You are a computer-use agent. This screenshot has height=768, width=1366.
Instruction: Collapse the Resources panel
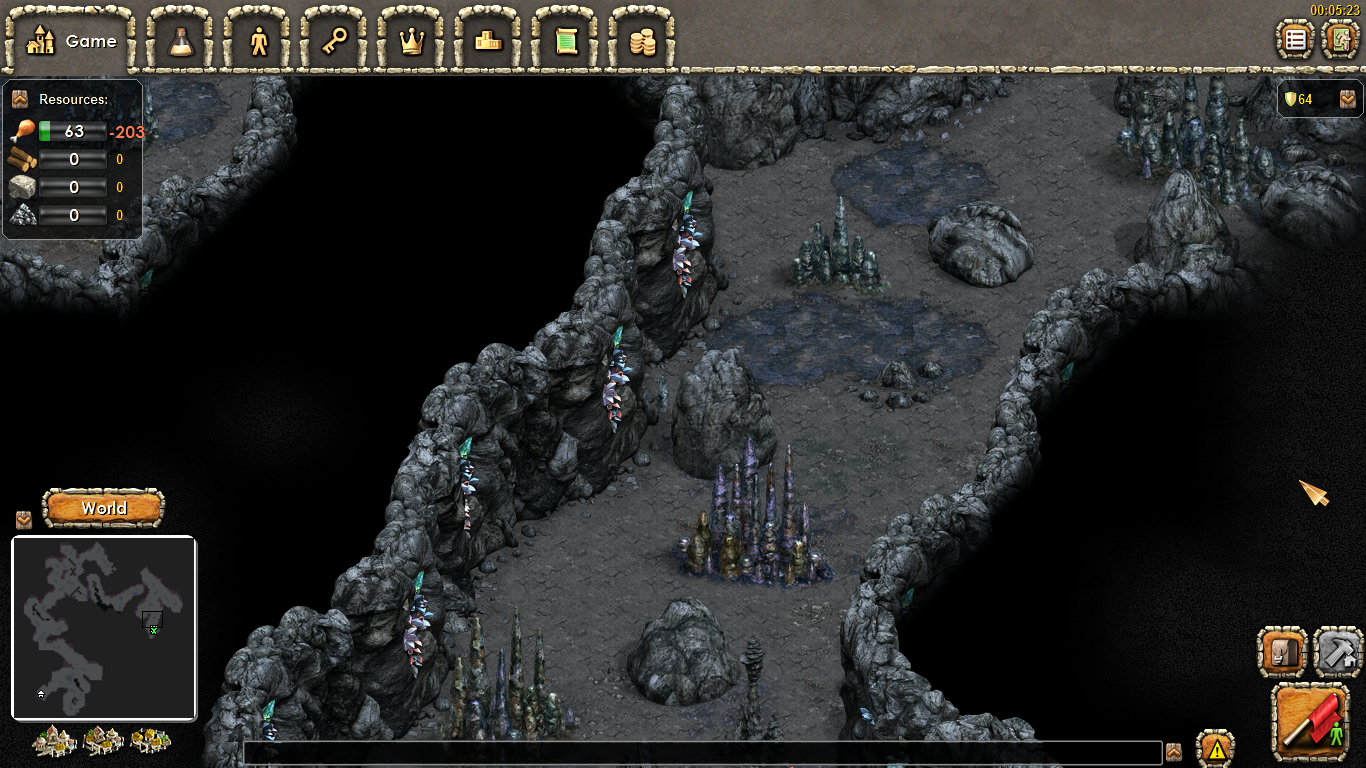(19, 99)
